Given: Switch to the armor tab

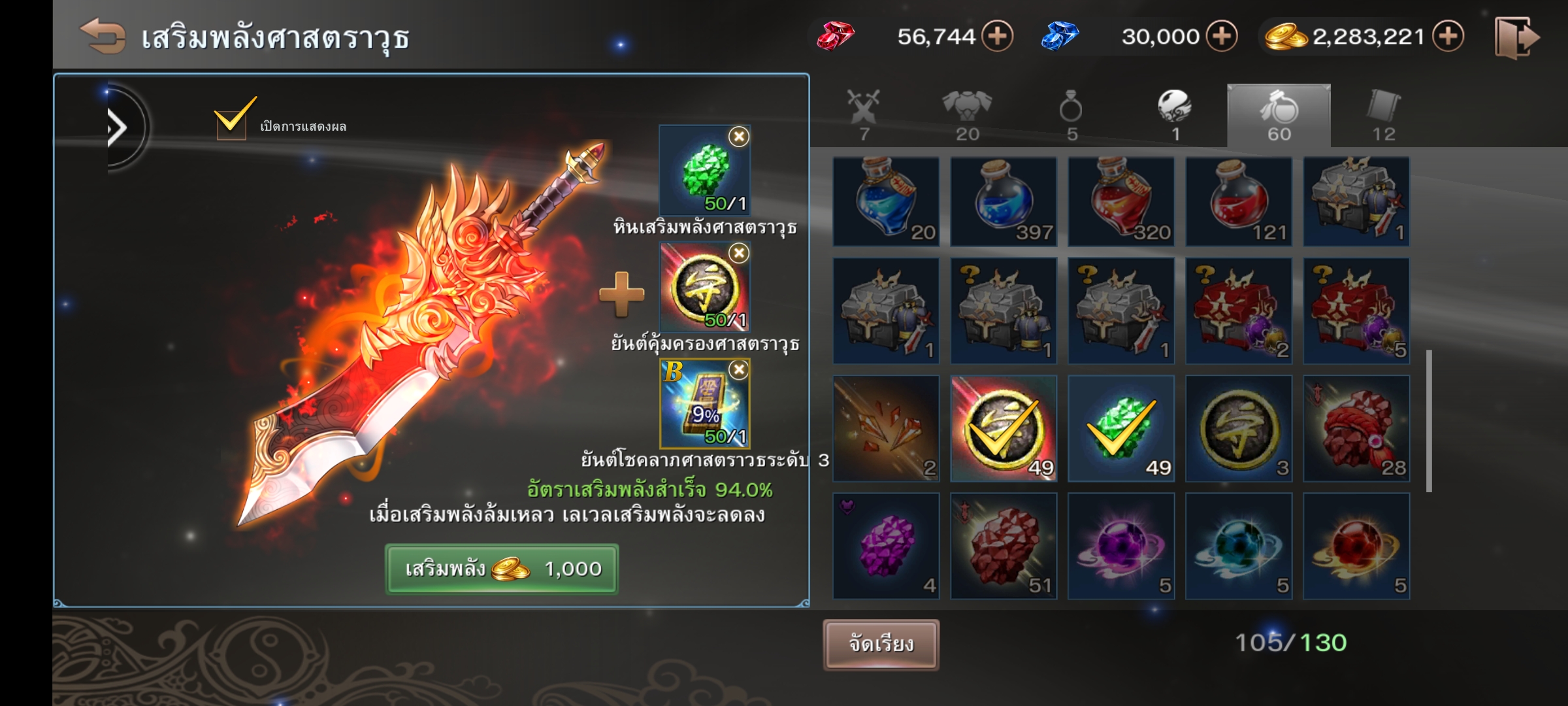Looking at the screenshot, I should (967, 116).
